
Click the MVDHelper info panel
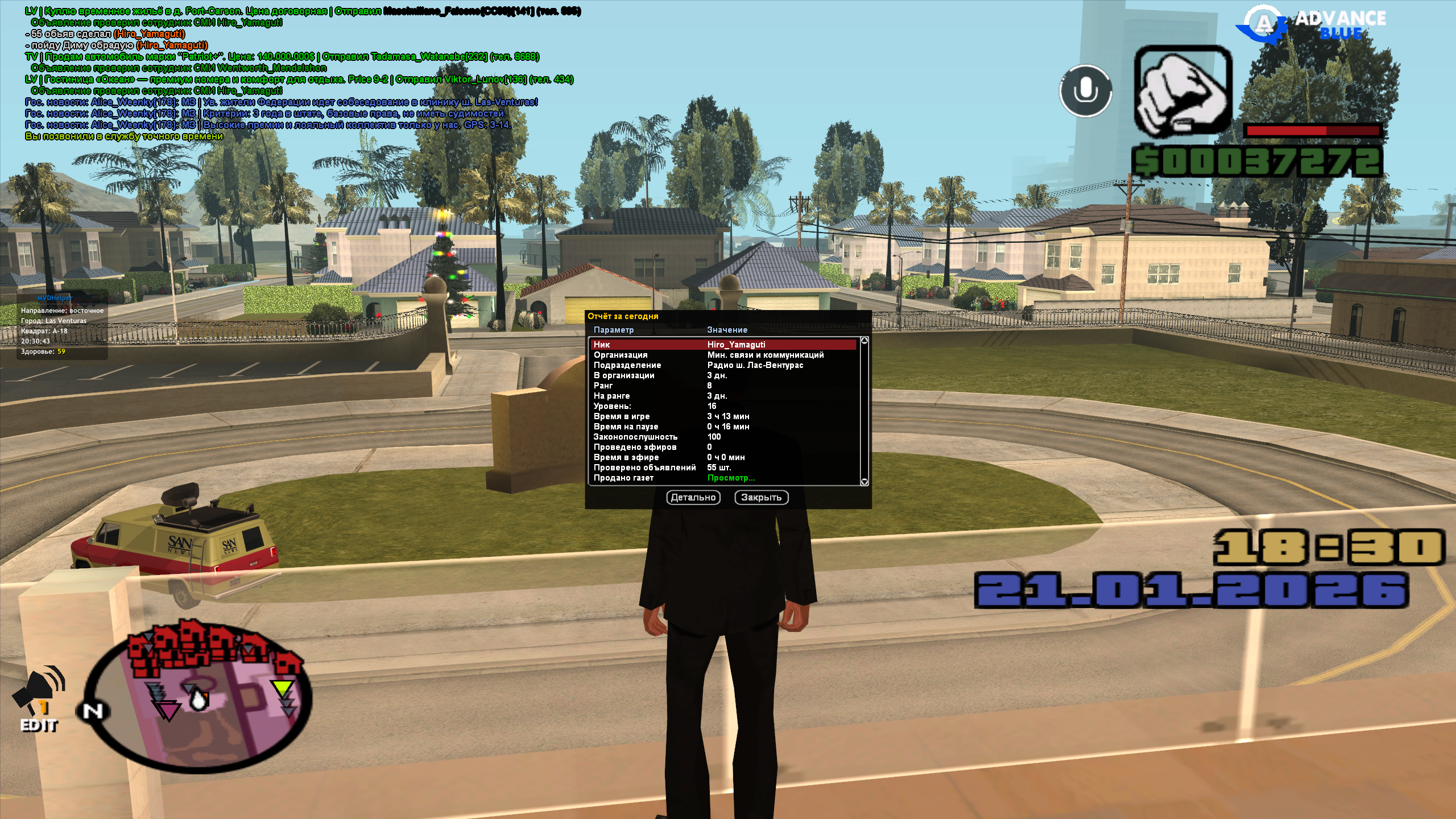click(x=63, y=325)
